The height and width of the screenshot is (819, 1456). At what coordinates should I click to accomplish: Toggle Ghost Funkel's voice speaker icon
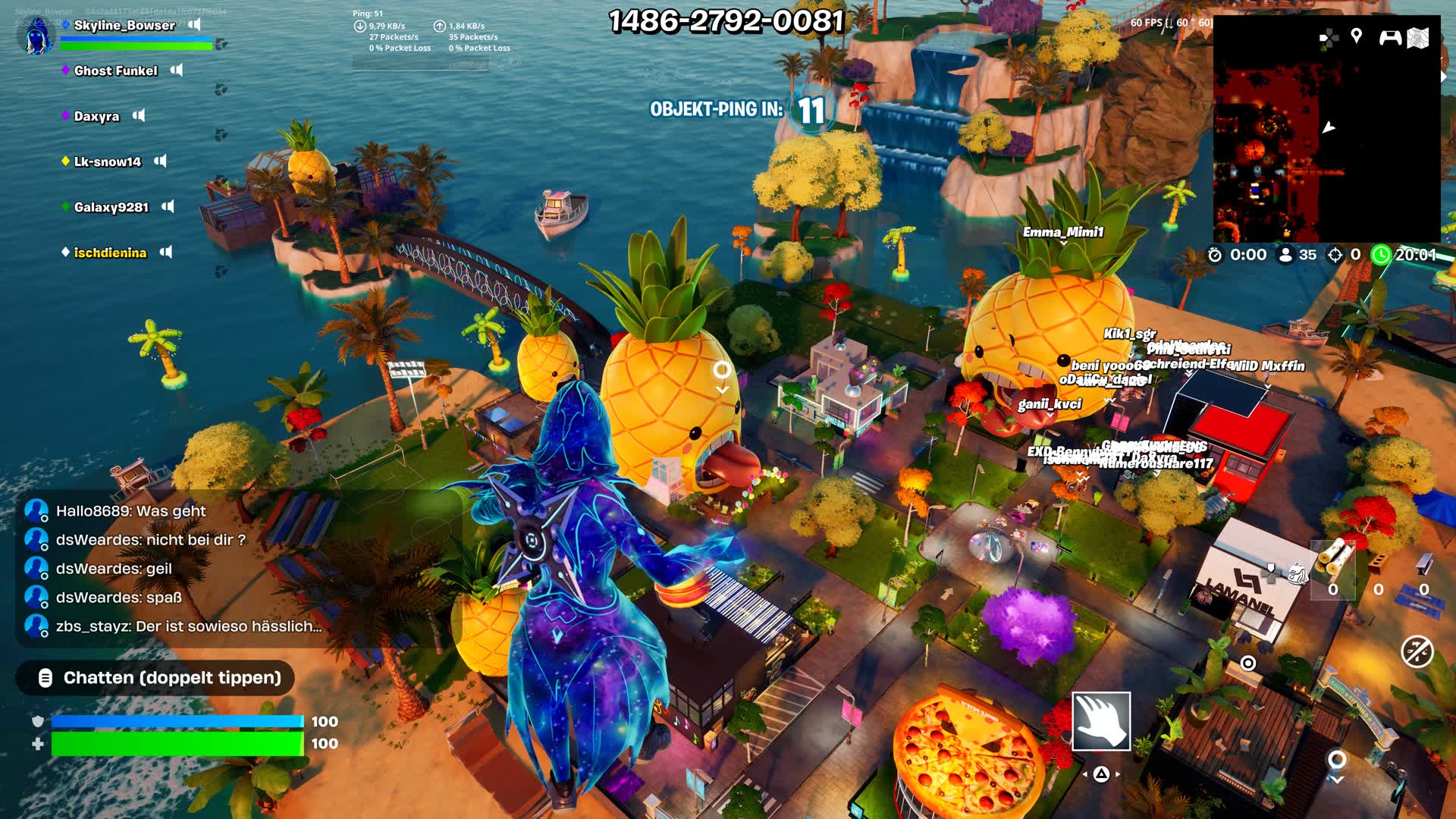coord(177,70)
